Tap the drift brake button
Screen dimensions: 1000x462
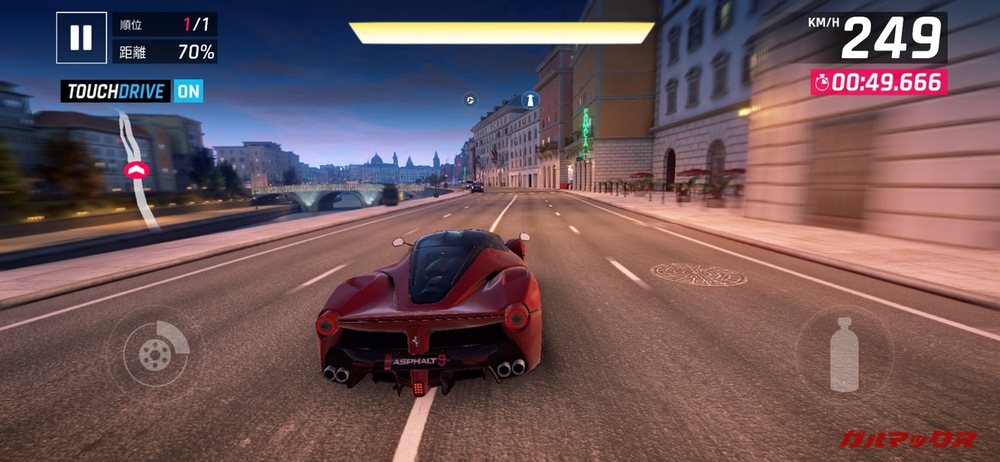coord(154,351)
